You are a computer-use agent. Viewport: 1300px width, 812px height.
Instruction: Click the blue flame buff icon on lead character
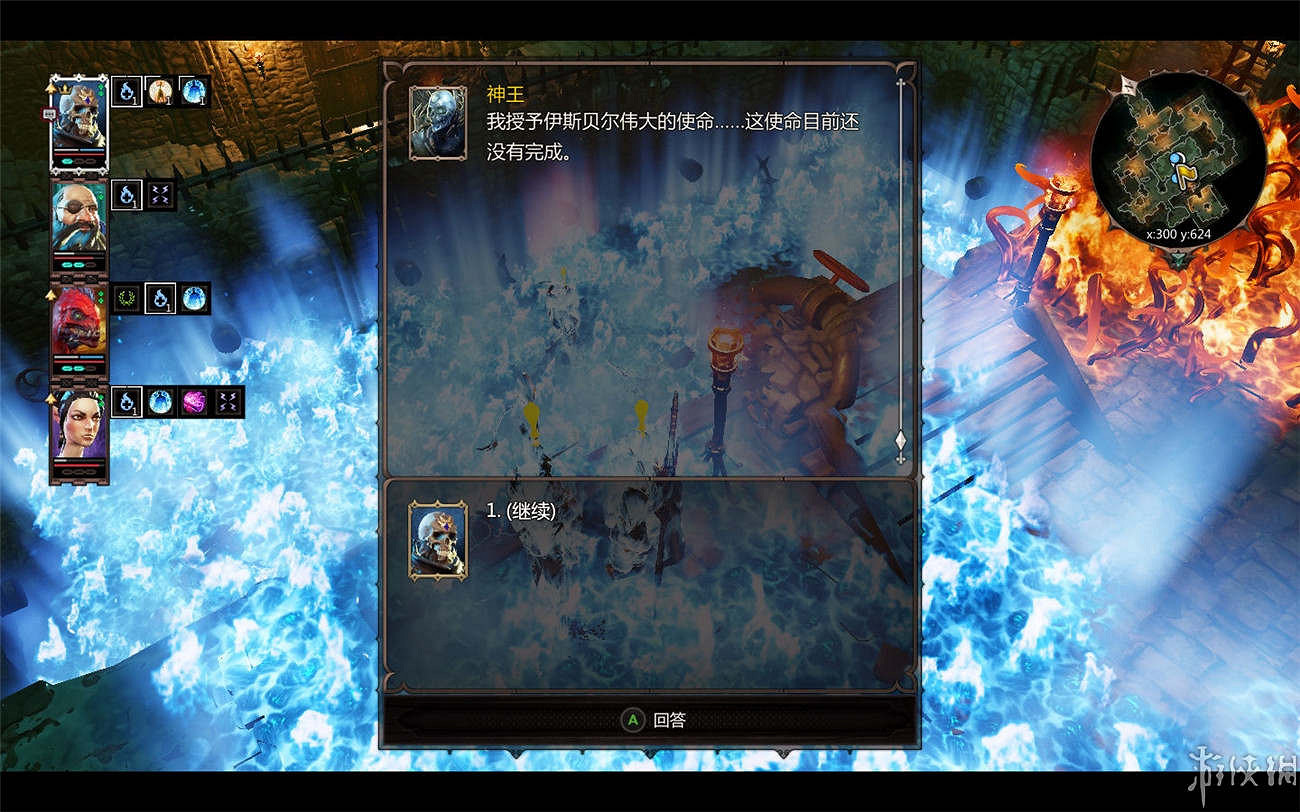[125, 92]
